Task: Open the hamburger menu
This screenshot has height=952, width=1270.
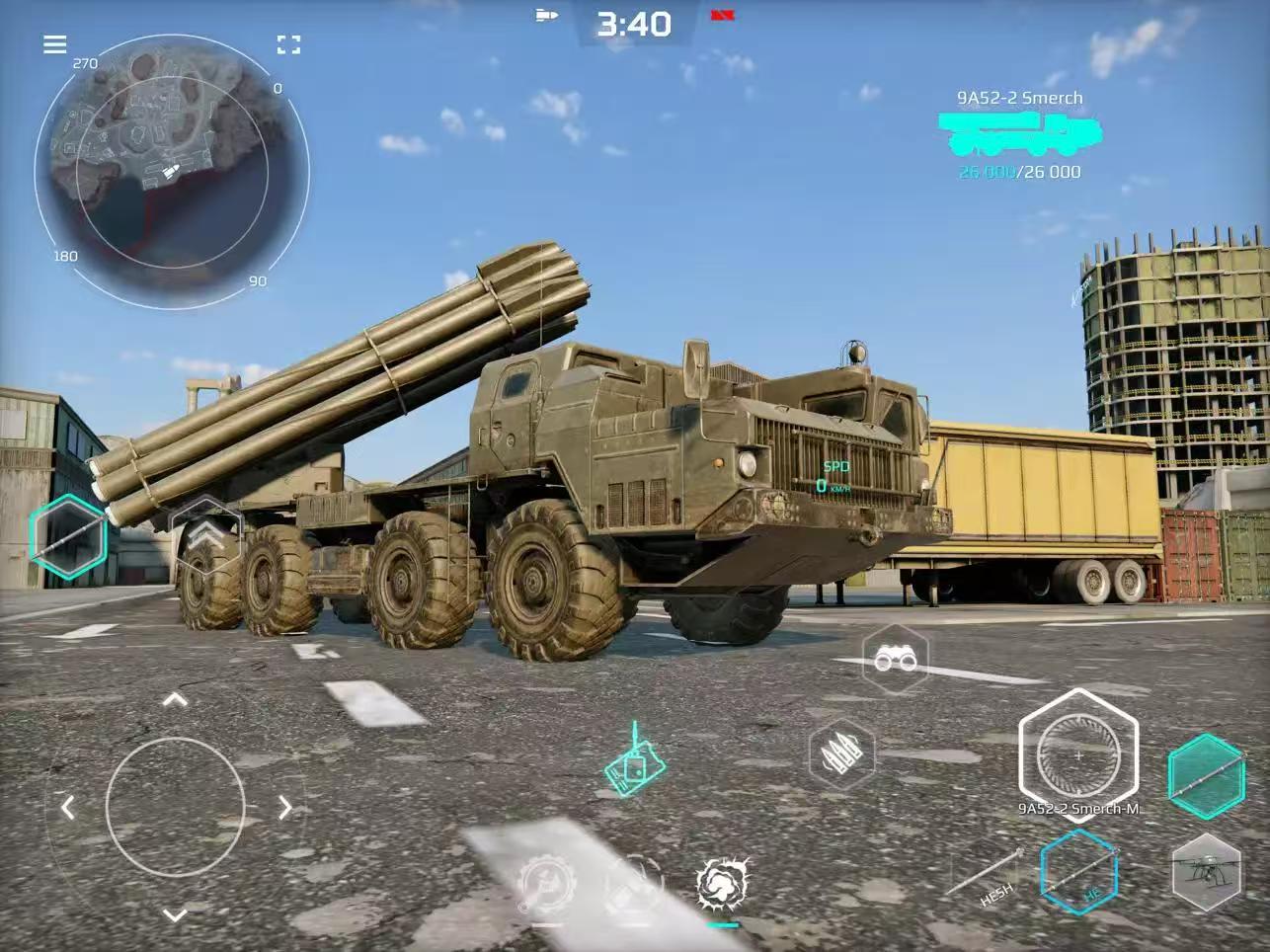Action: point(55,44)
